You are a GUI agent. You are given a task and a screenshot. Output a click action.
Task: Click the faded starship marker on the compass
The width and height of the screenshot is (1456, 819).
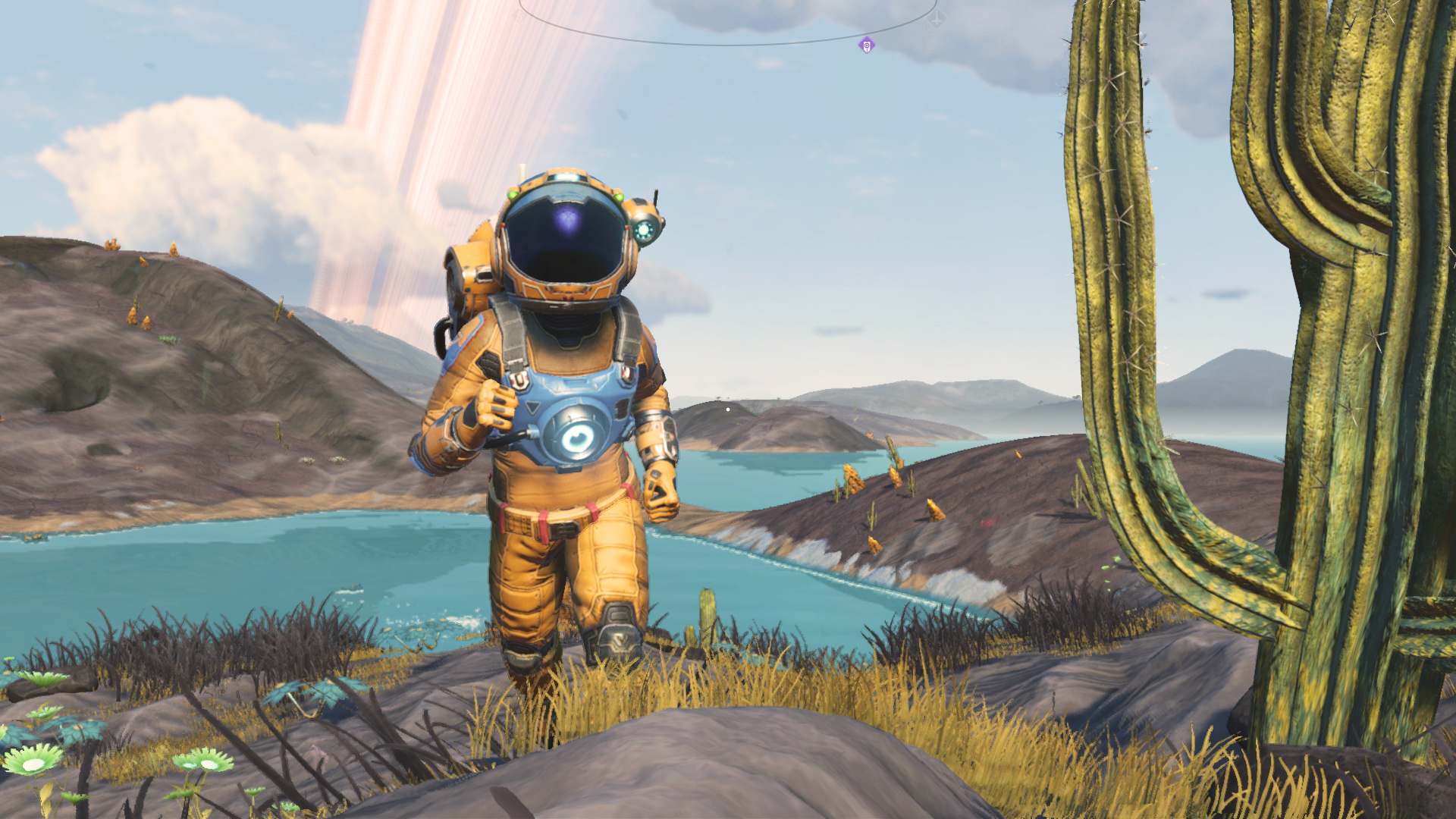pyautogui.click(x=937, y=19)
